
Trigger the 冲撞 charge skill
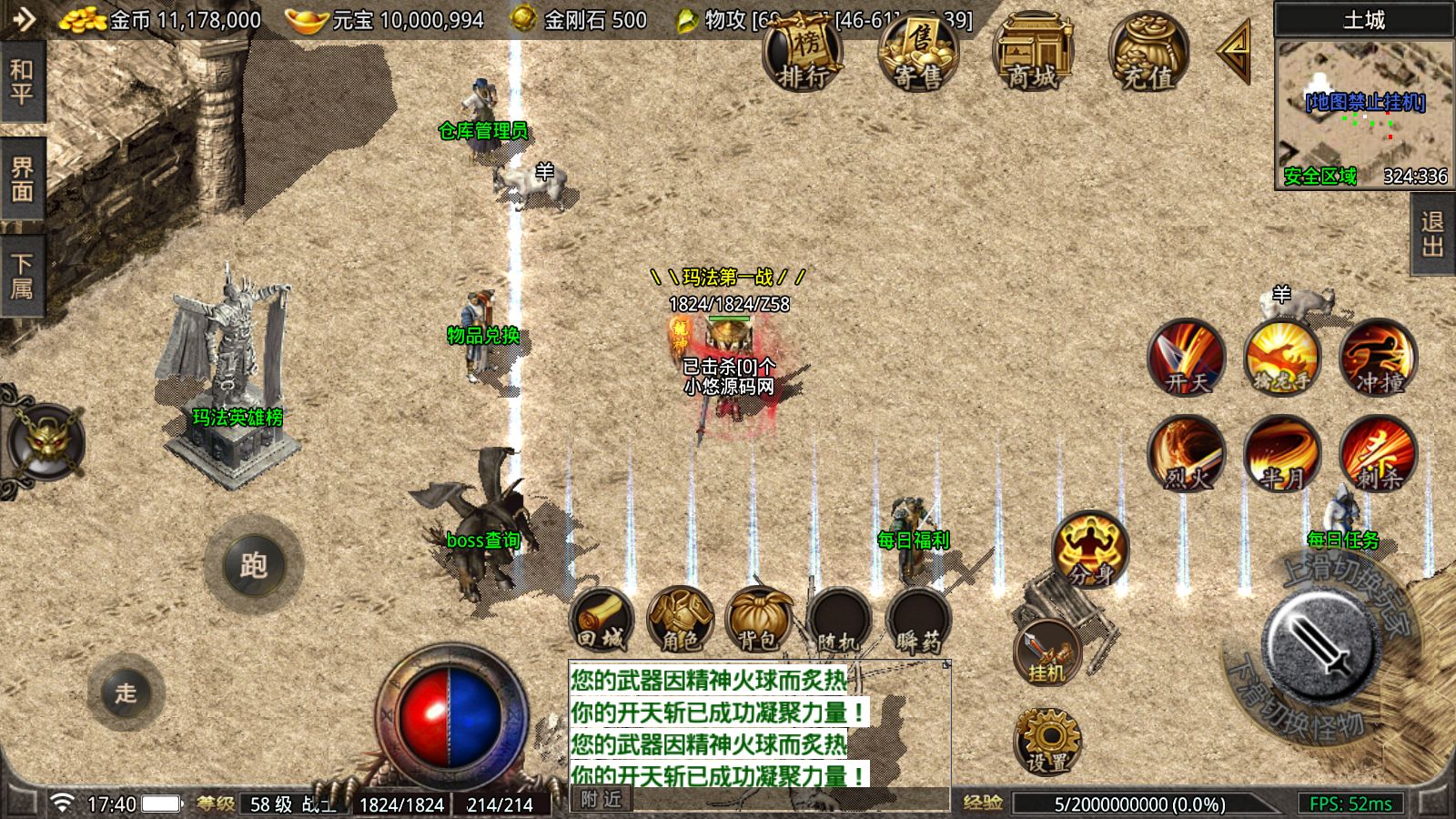point(1378,358)
